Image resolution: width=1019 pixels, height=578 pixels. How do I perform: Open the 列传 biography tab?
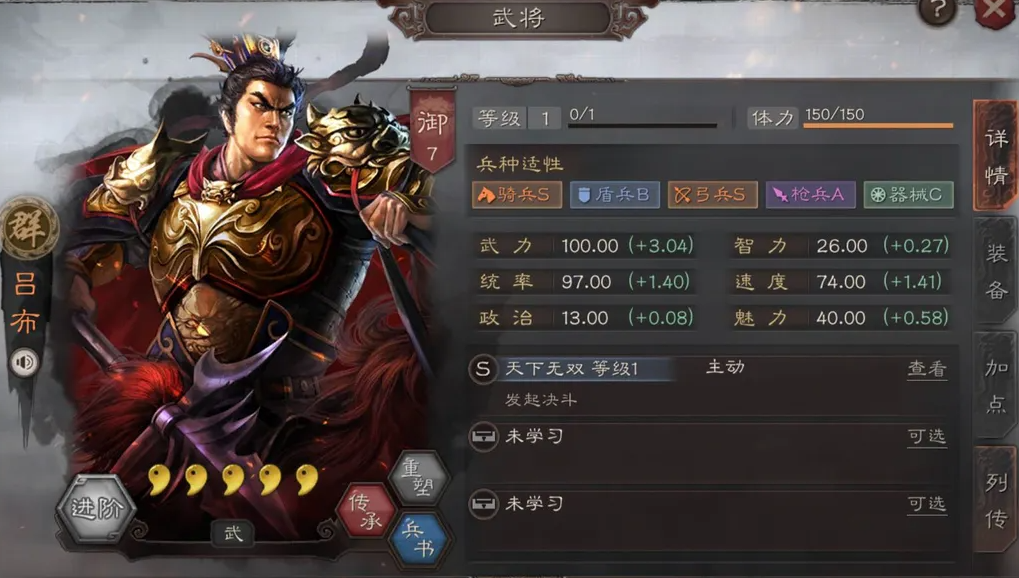click(x=996, y=499)
